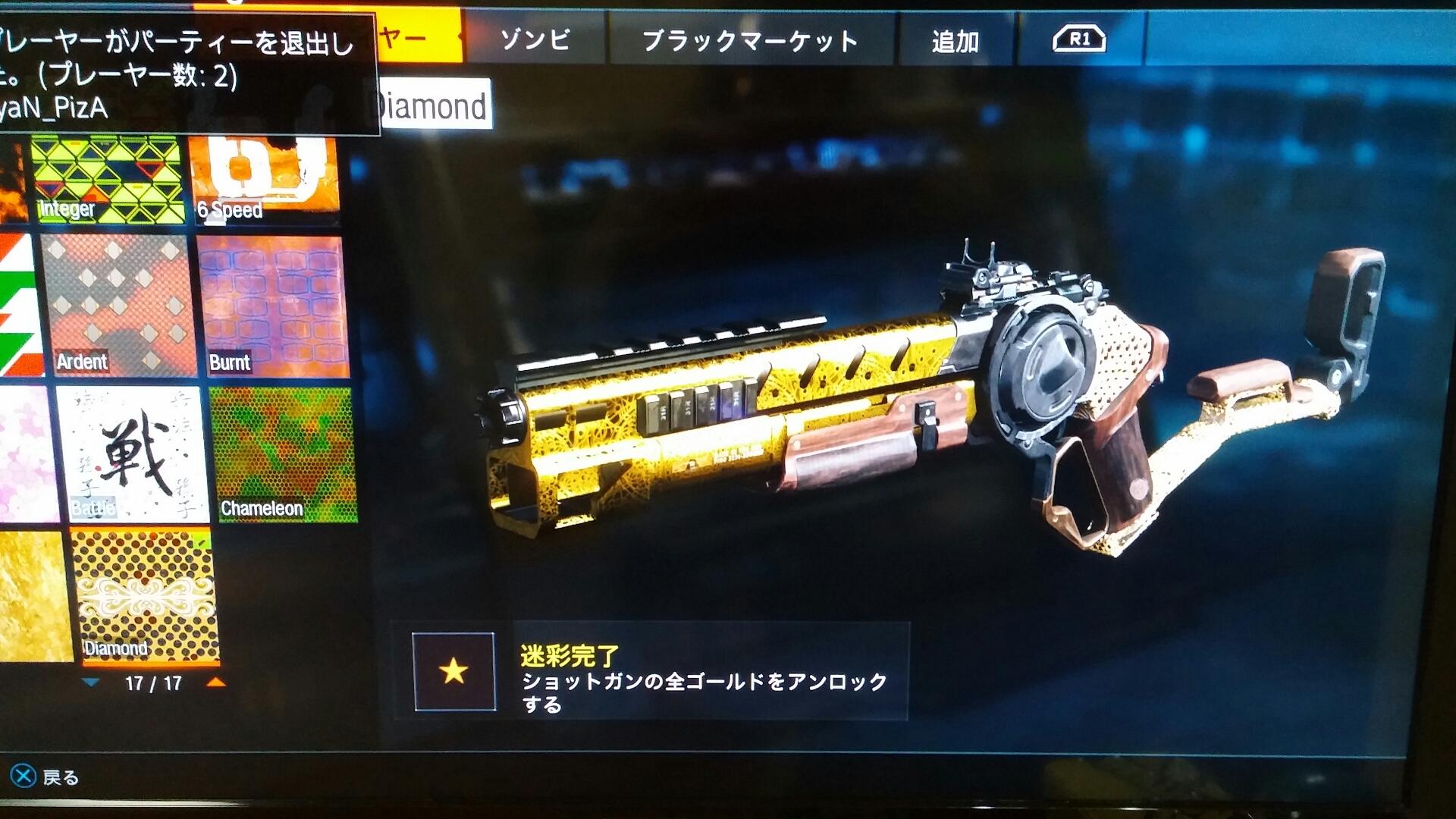Switch to the ゾンビ tab

pos(536,42)
